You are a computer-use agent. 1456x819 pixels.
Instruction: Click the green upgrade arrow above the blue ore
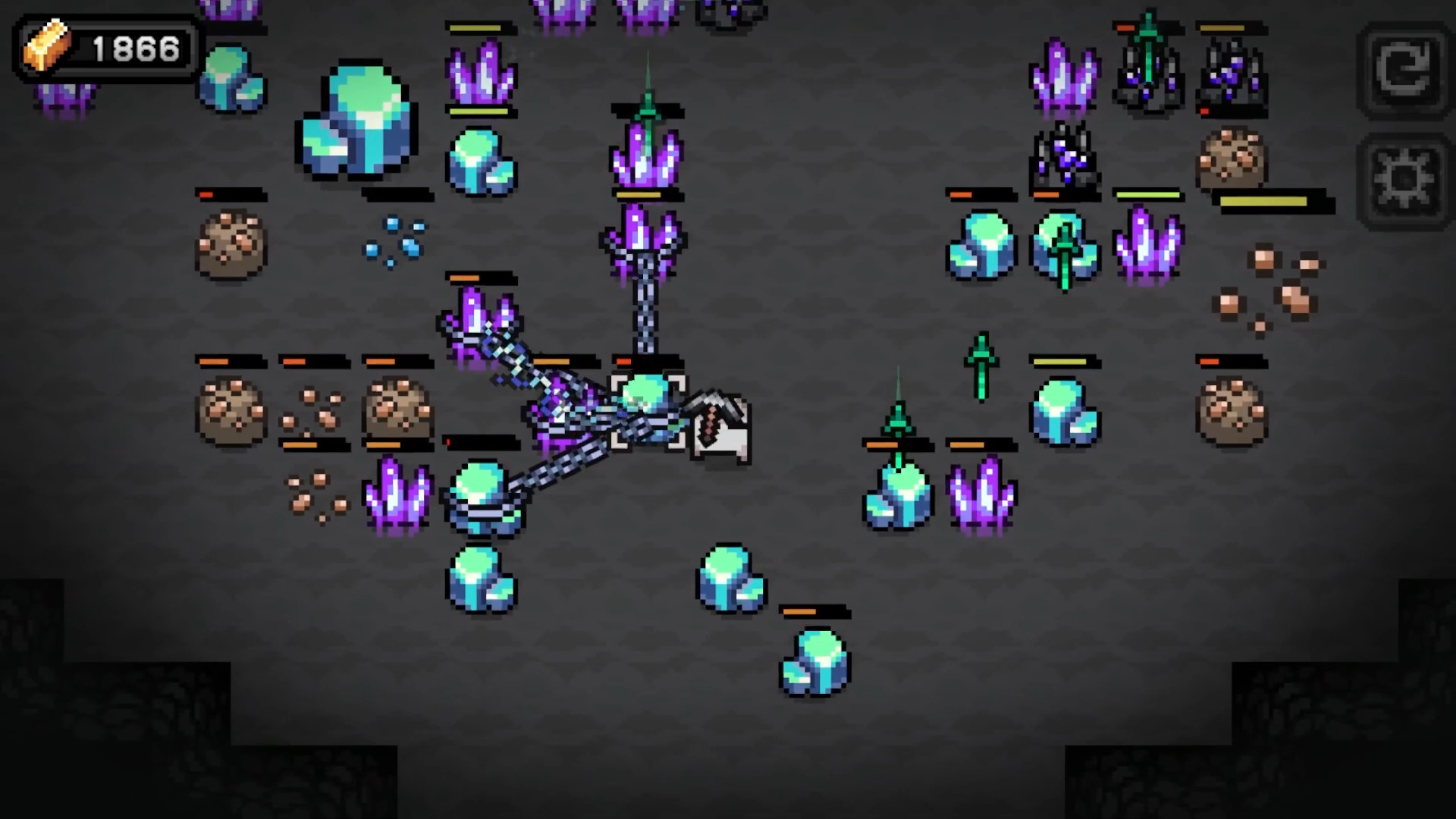[1065, 243]
